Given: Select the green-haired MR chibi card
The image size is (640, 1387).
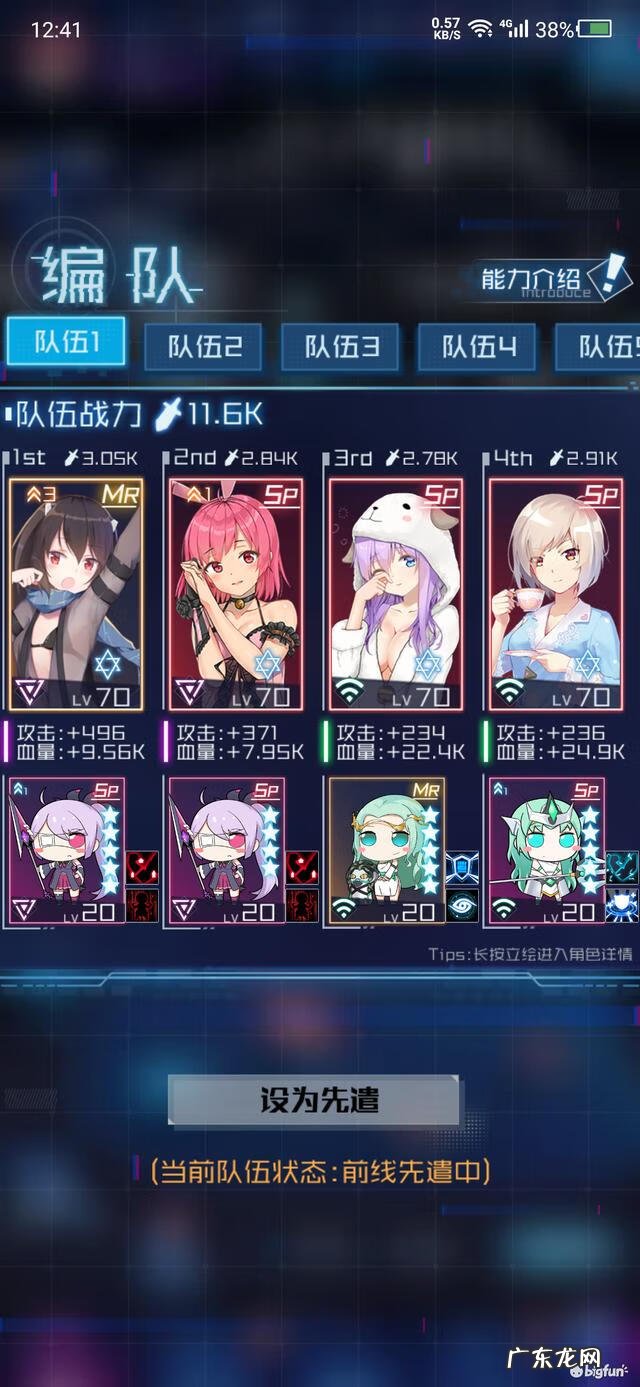Looking at the screenshot, I should [386, 852].
